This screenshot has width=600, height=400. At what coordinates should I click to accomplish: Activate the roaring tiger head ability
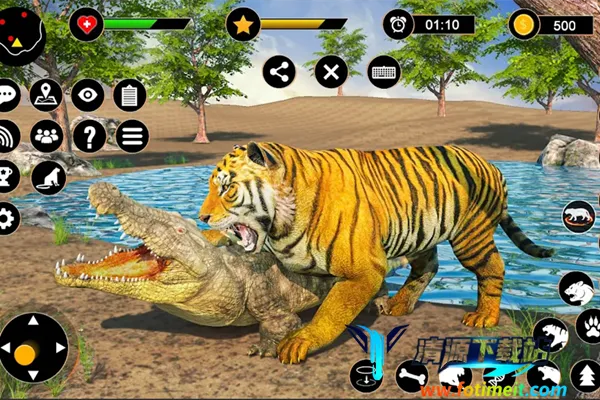pos(576,288)
